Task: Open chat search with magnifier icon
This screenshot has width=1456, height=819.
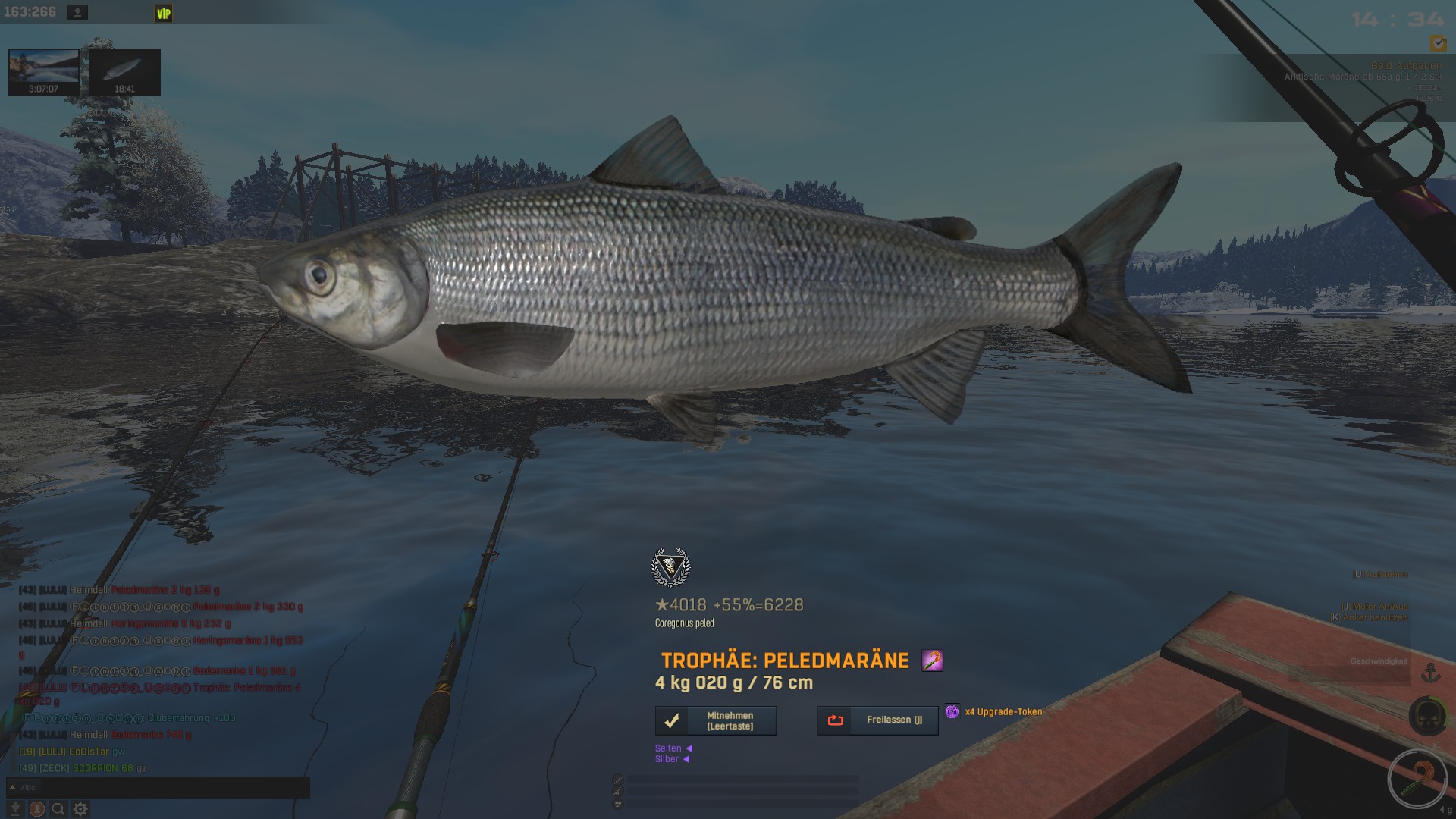Action: click(x=58, y=809)
